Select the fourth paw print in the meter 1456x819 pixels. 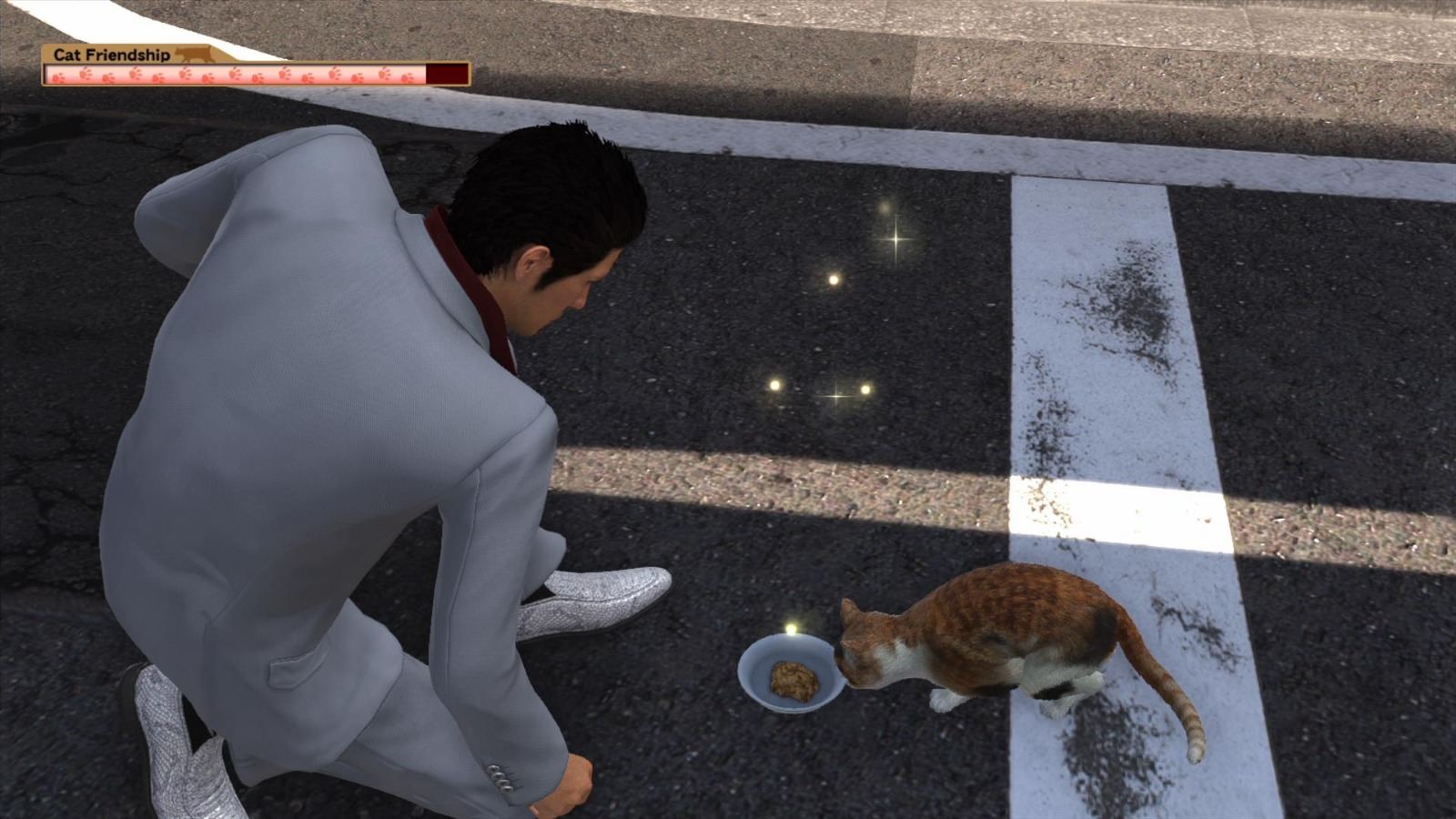[133, 73]
